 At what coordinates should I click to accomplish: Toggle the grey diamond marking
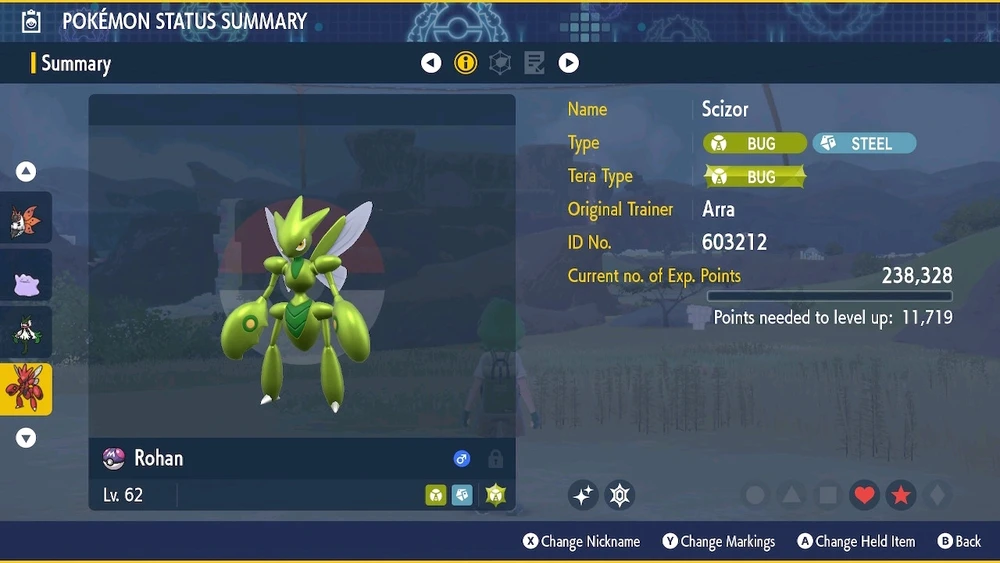pos(936,495)
